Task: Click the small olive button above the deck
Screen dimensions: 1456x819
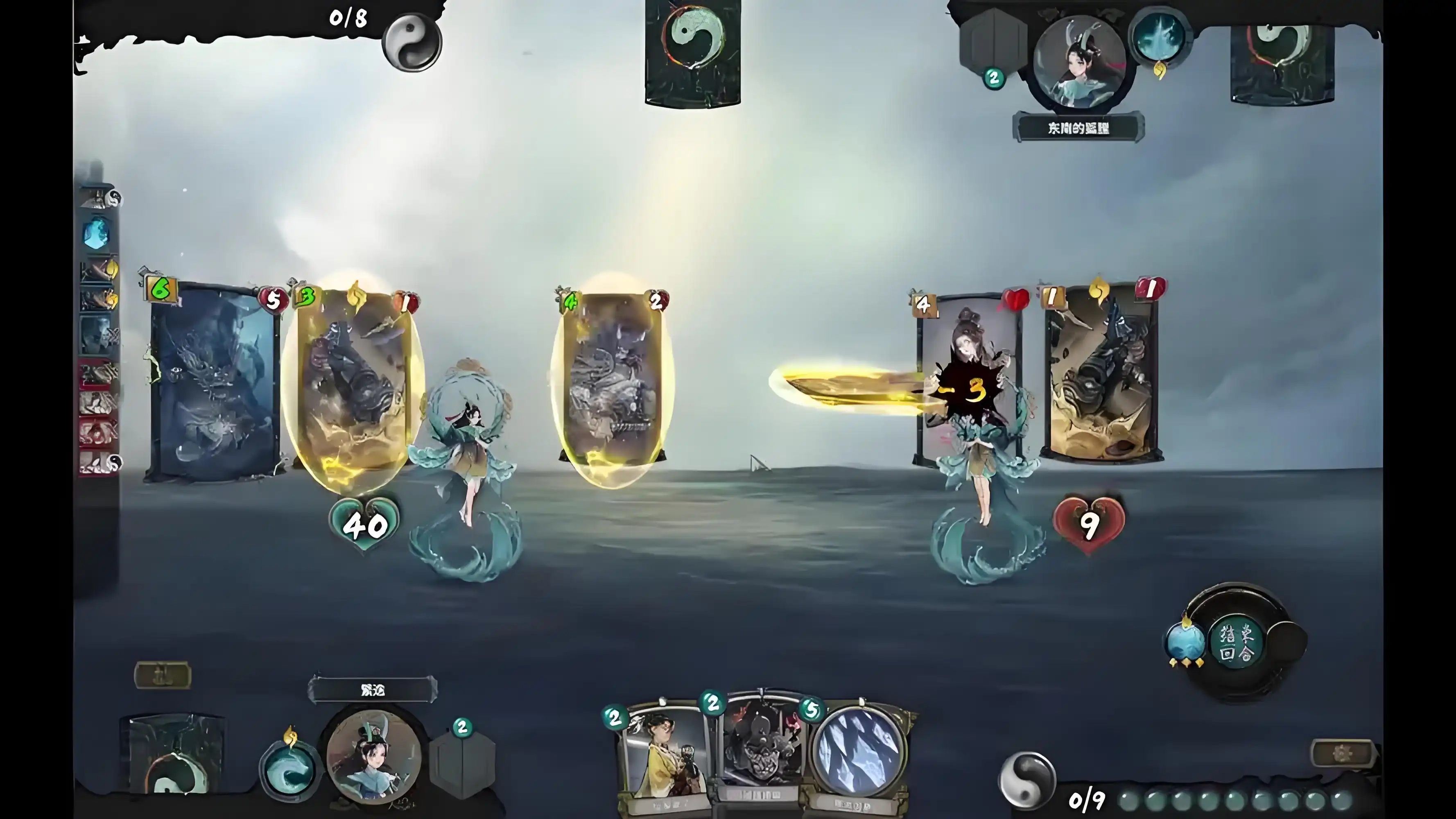Action: [162, 675]
